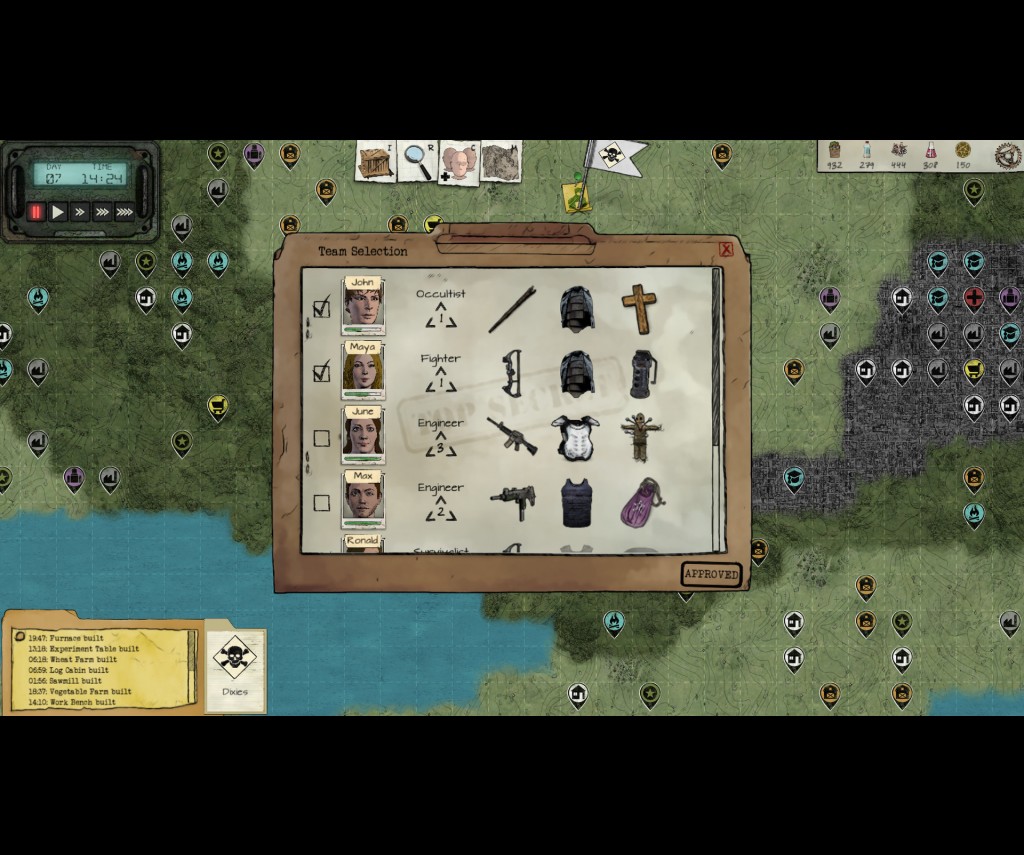Tick June's team selection checkbox
This screenshot has width=1024, height=855.
coord(321,438)
